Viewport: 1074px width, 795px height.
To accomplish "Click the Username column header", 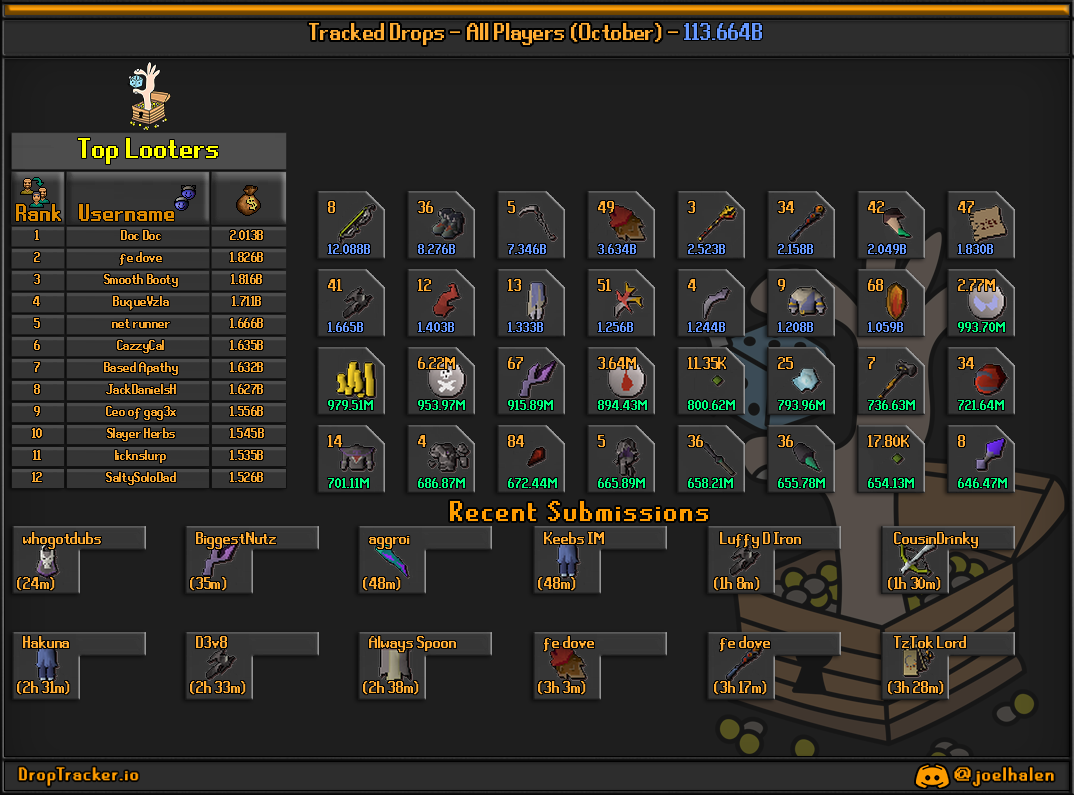I will [x=137, y=198].
